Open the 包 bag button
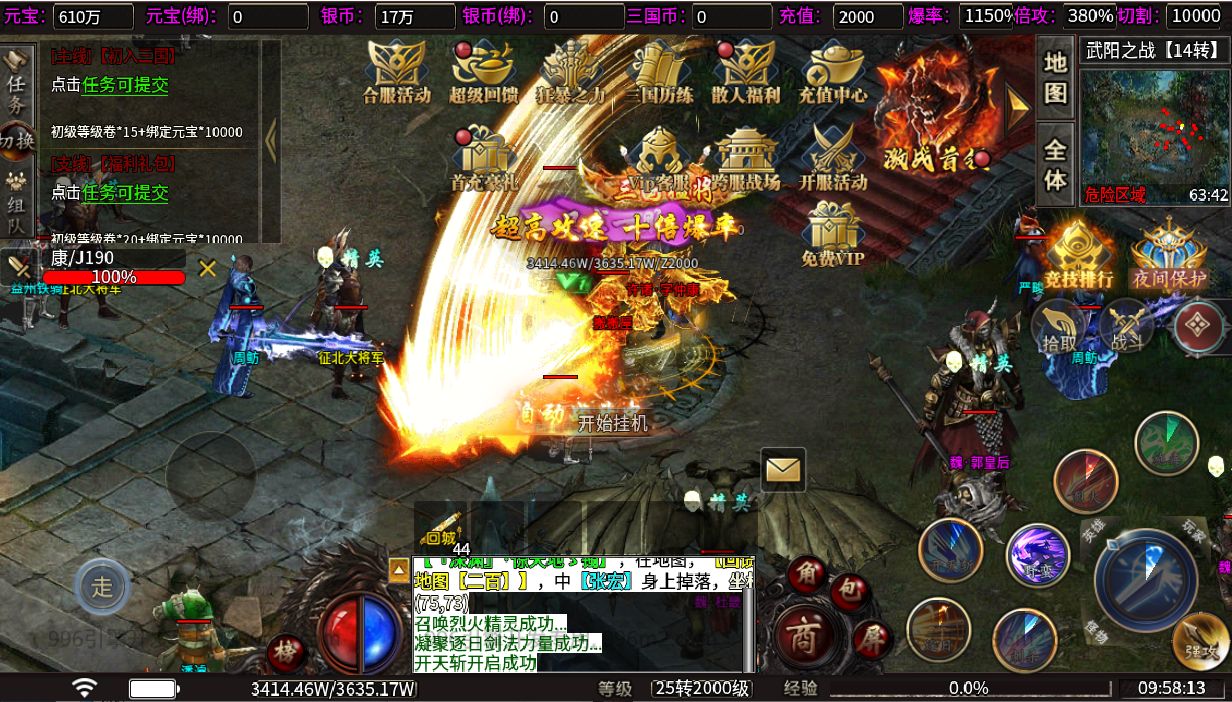The height and width of the screenshot is (702, 1232). point(848,590)
